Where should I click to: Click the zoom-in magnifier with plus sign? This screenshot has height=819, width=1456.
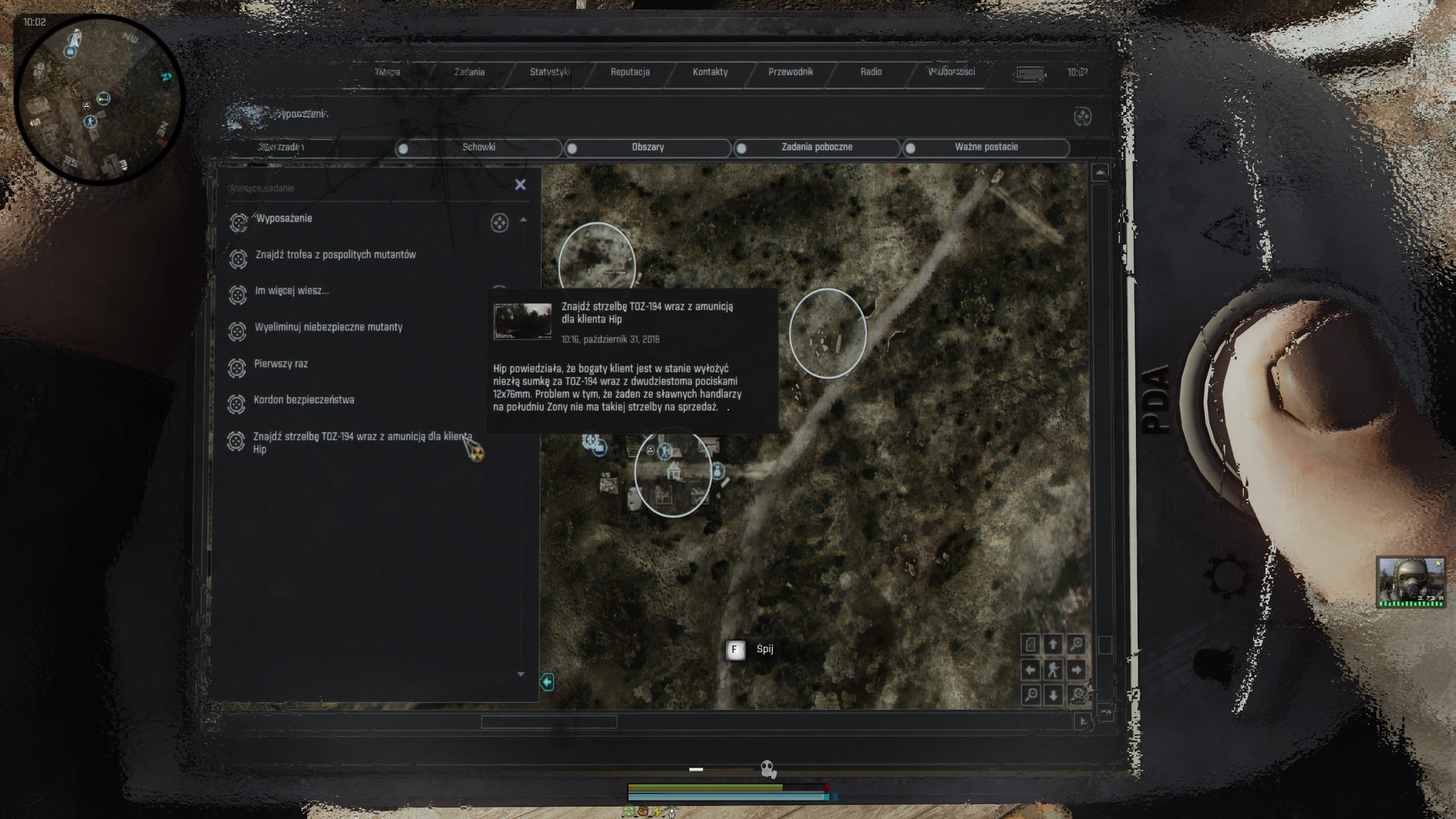pyautogui.click(x=1076, y=645)
